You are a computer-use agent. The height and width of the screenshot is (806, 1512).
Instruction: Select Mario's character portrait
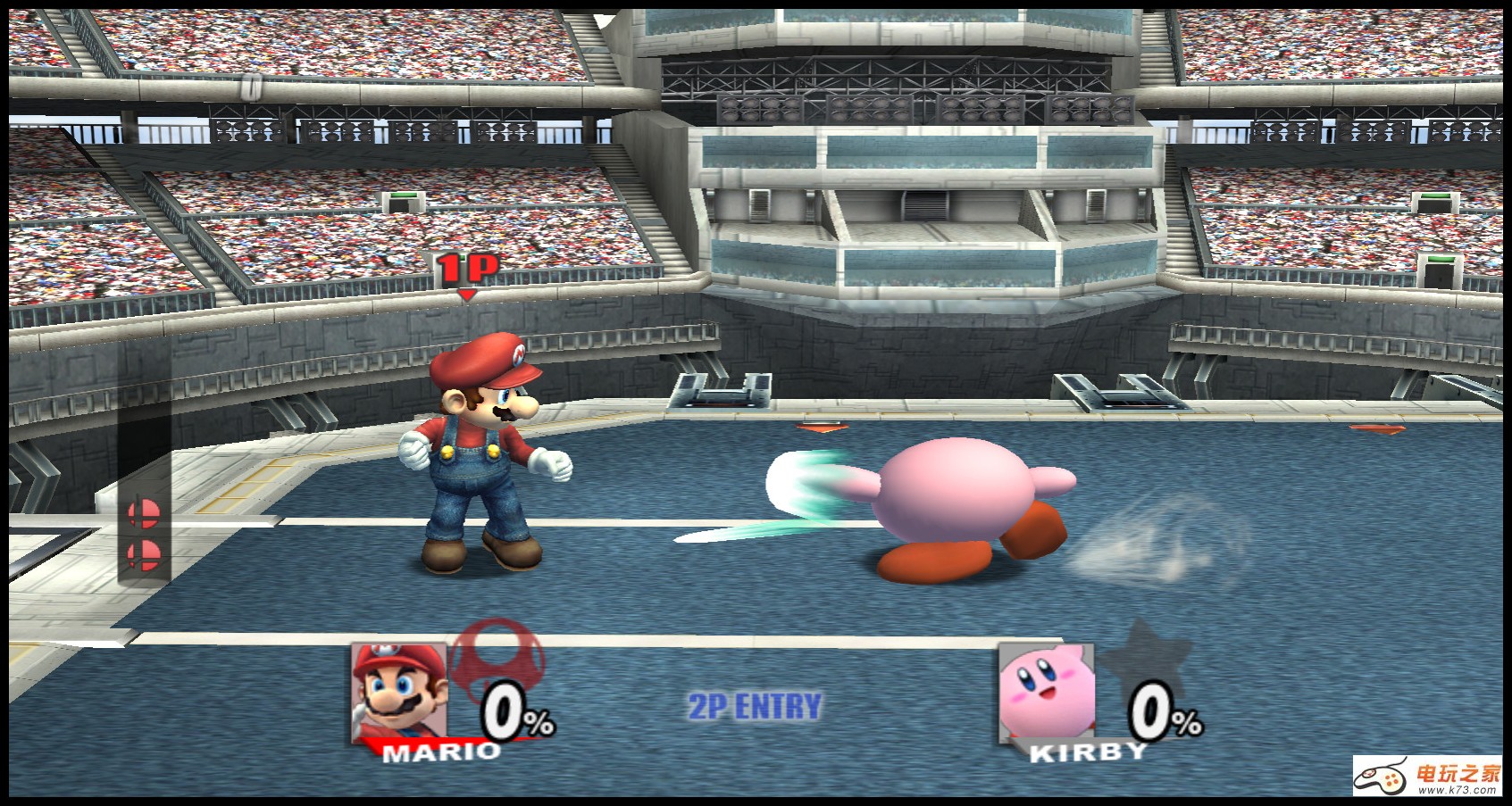click(399, 691)
